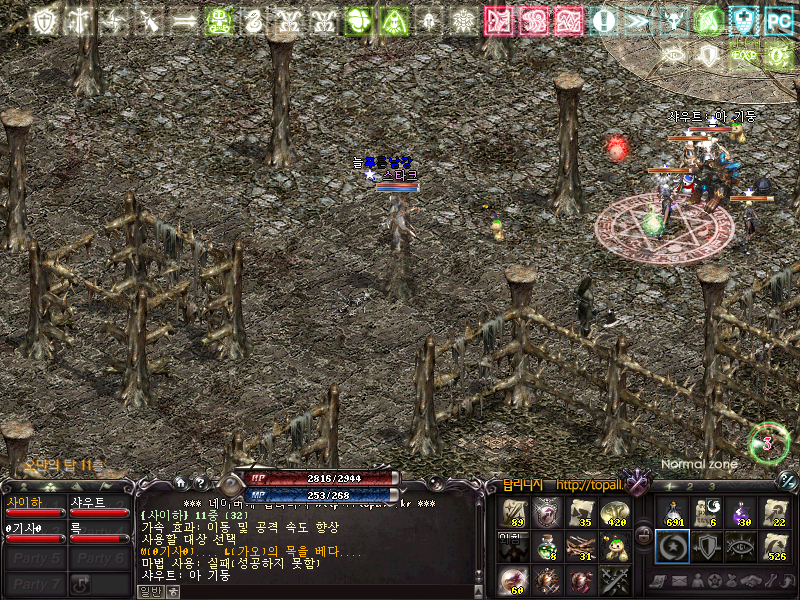The image size is (800, 600).
Task: Switch to the 일반 chat tab
Action: point(148,591)
